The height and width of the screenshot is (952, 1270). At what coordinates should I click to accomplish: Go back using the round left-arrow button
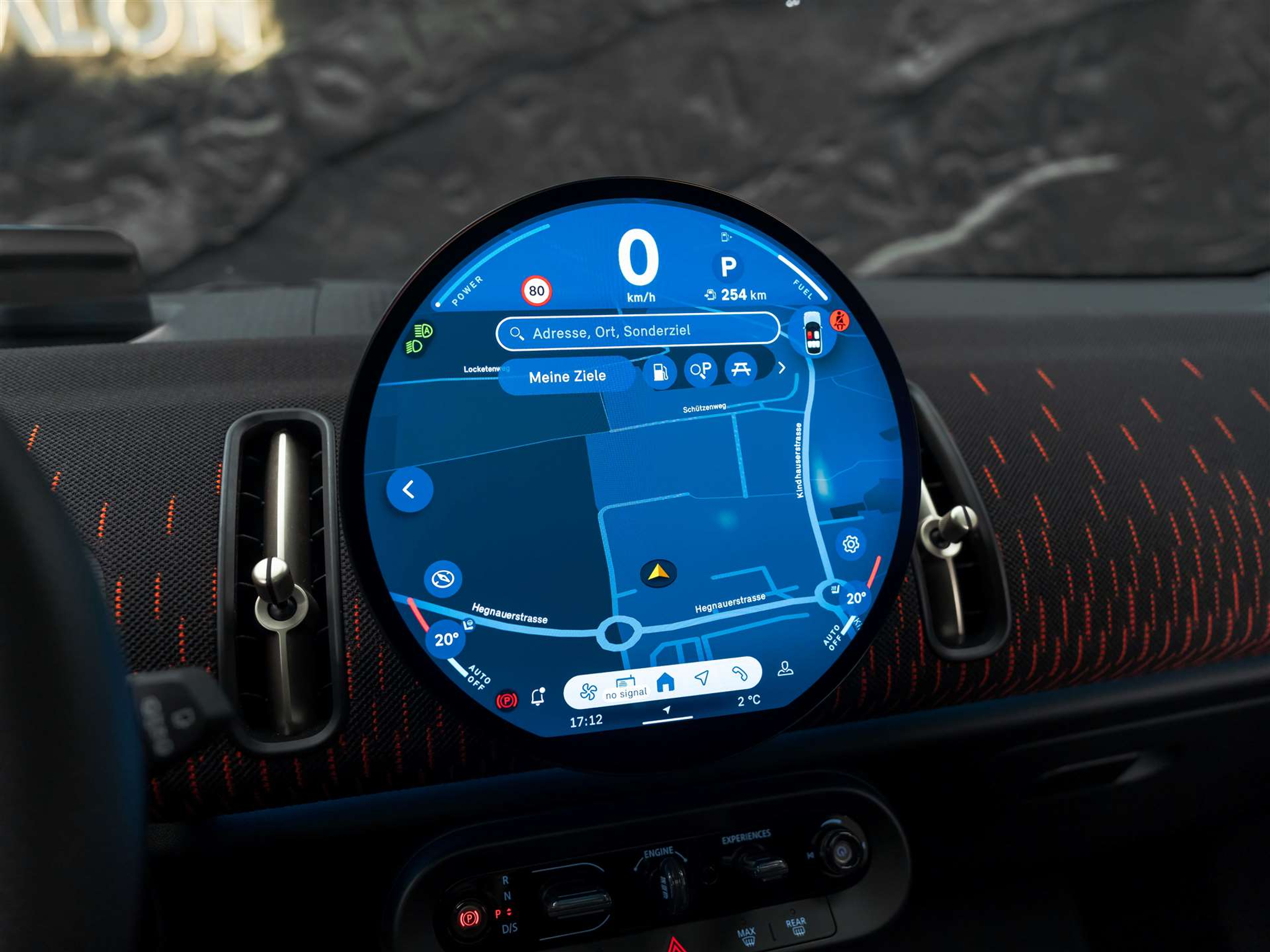409,490
